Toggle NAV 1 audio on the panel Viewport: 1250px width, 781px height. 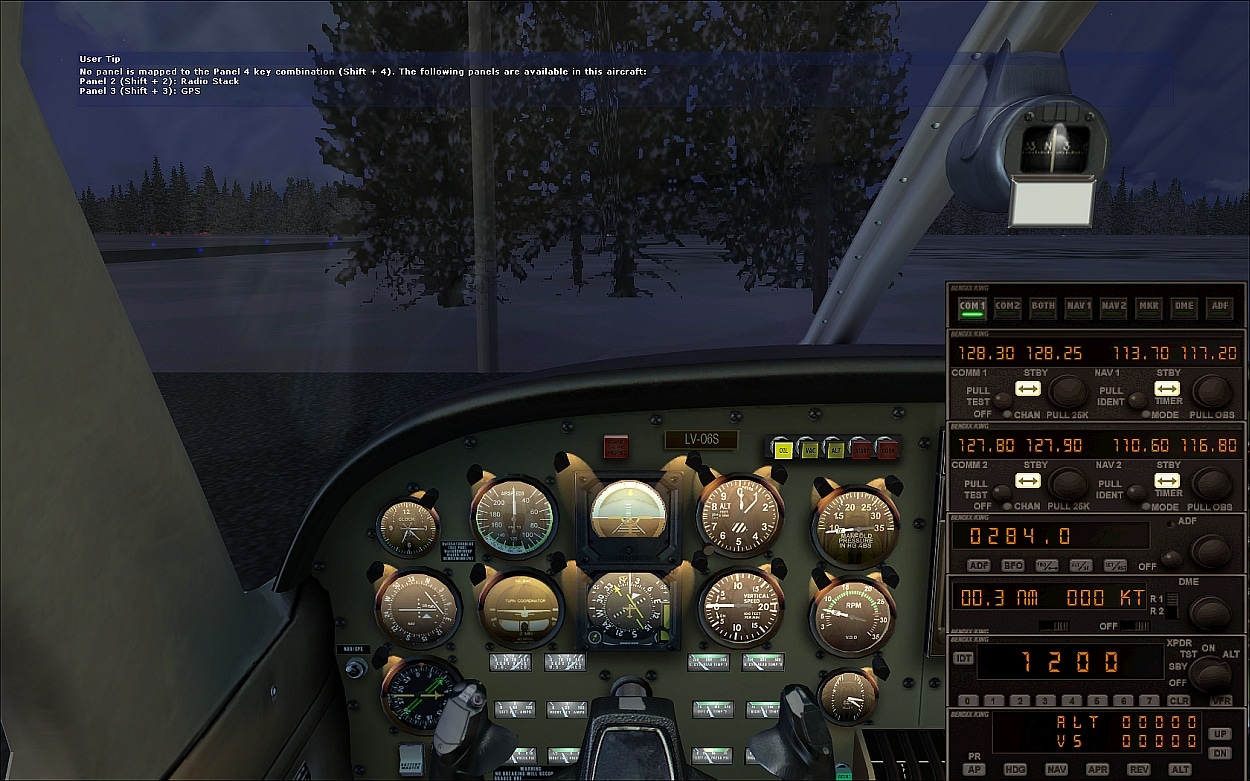coord(1078,307)
